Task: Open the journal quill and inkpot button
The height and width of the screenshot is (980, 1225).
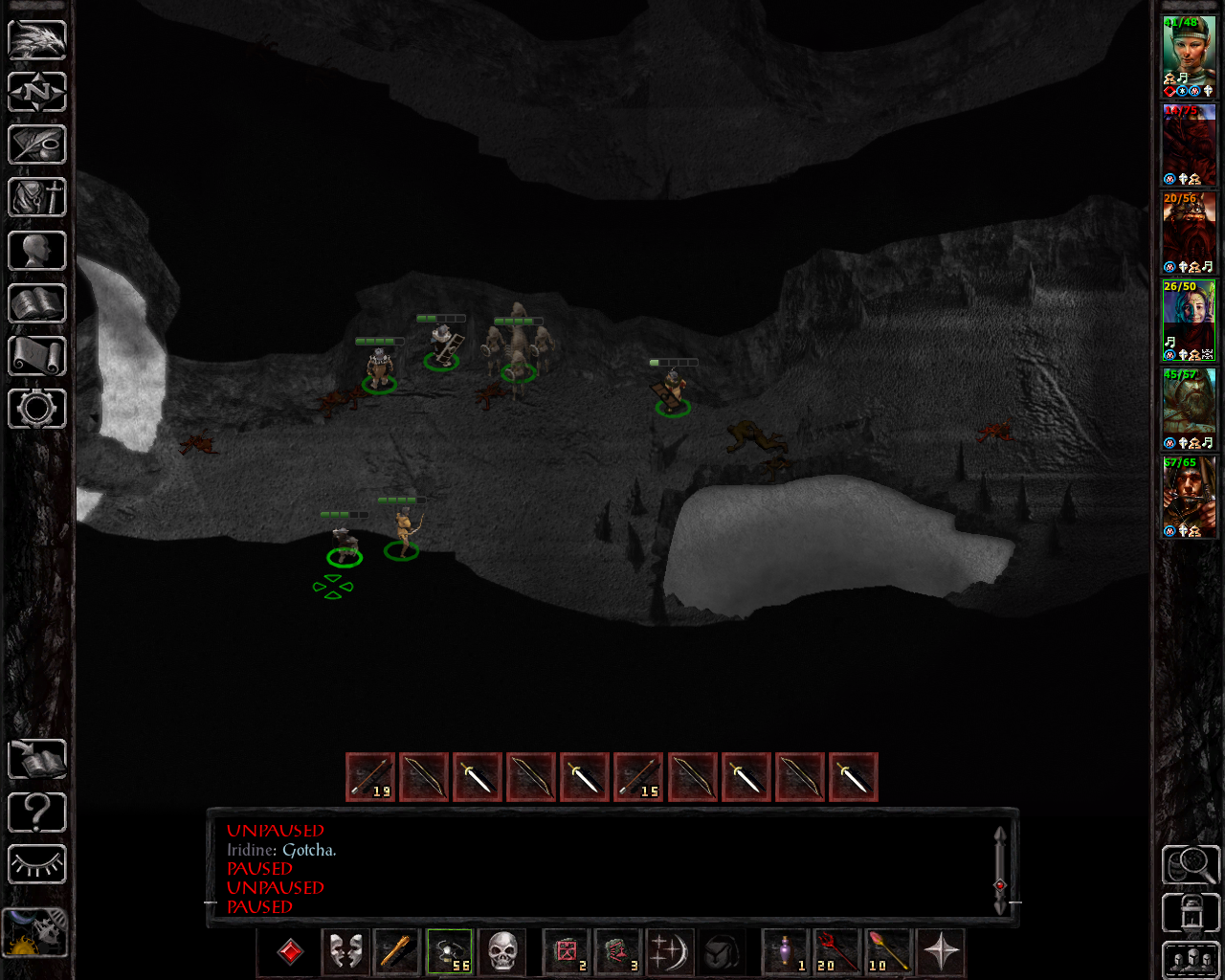Action: pyautogui.click(x=37, y=145)
